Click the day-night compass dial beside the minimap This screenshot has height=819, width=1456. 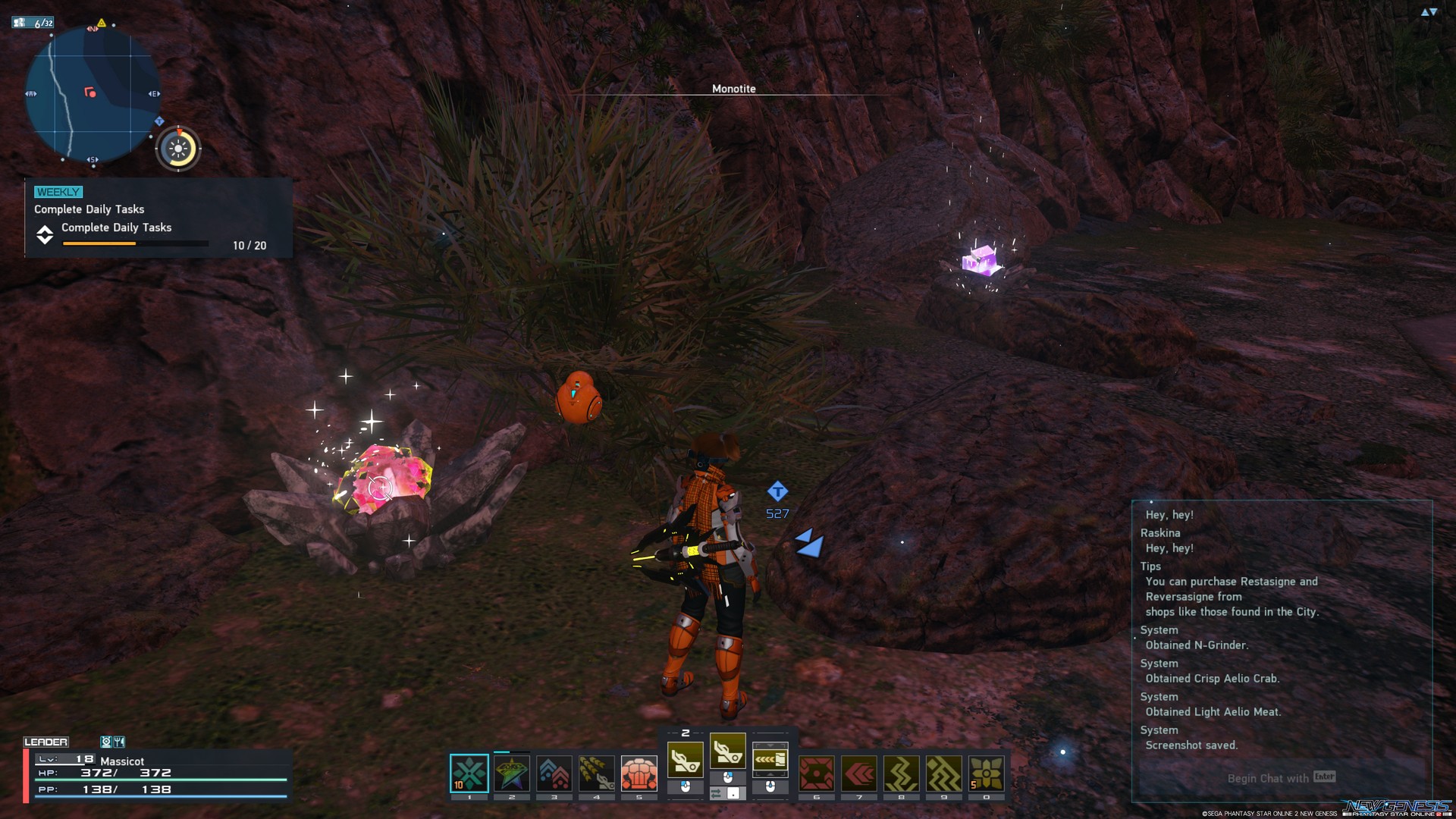point(178,149)
